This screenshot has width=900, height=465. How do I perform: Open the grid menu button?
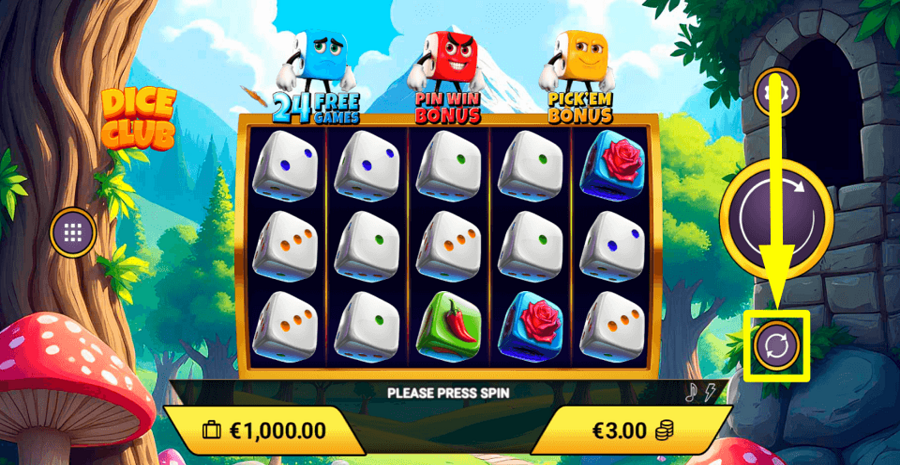(x=73, y=232)
